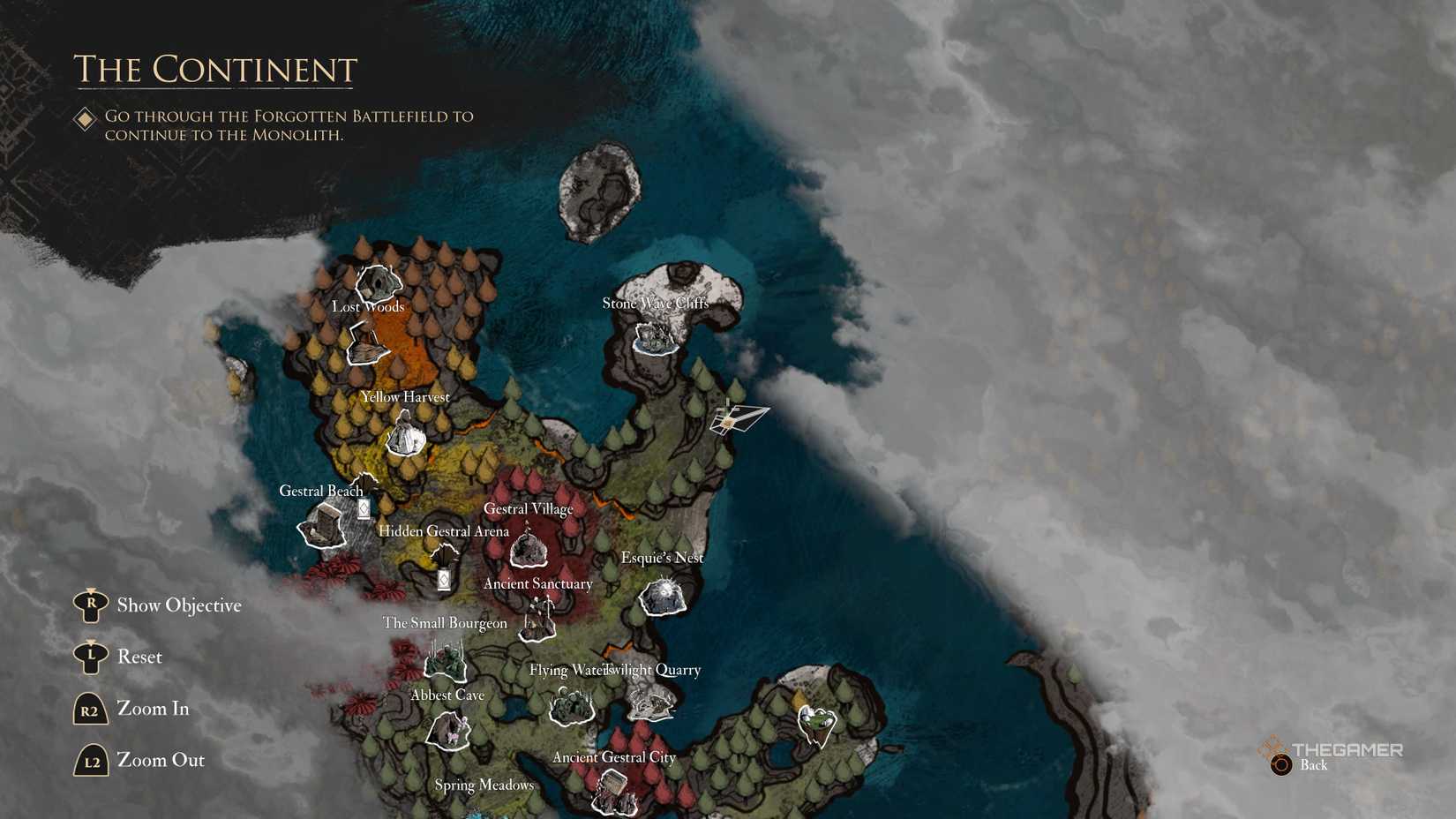Click the Abbest Cave location icon

click(x=448, y=732)
